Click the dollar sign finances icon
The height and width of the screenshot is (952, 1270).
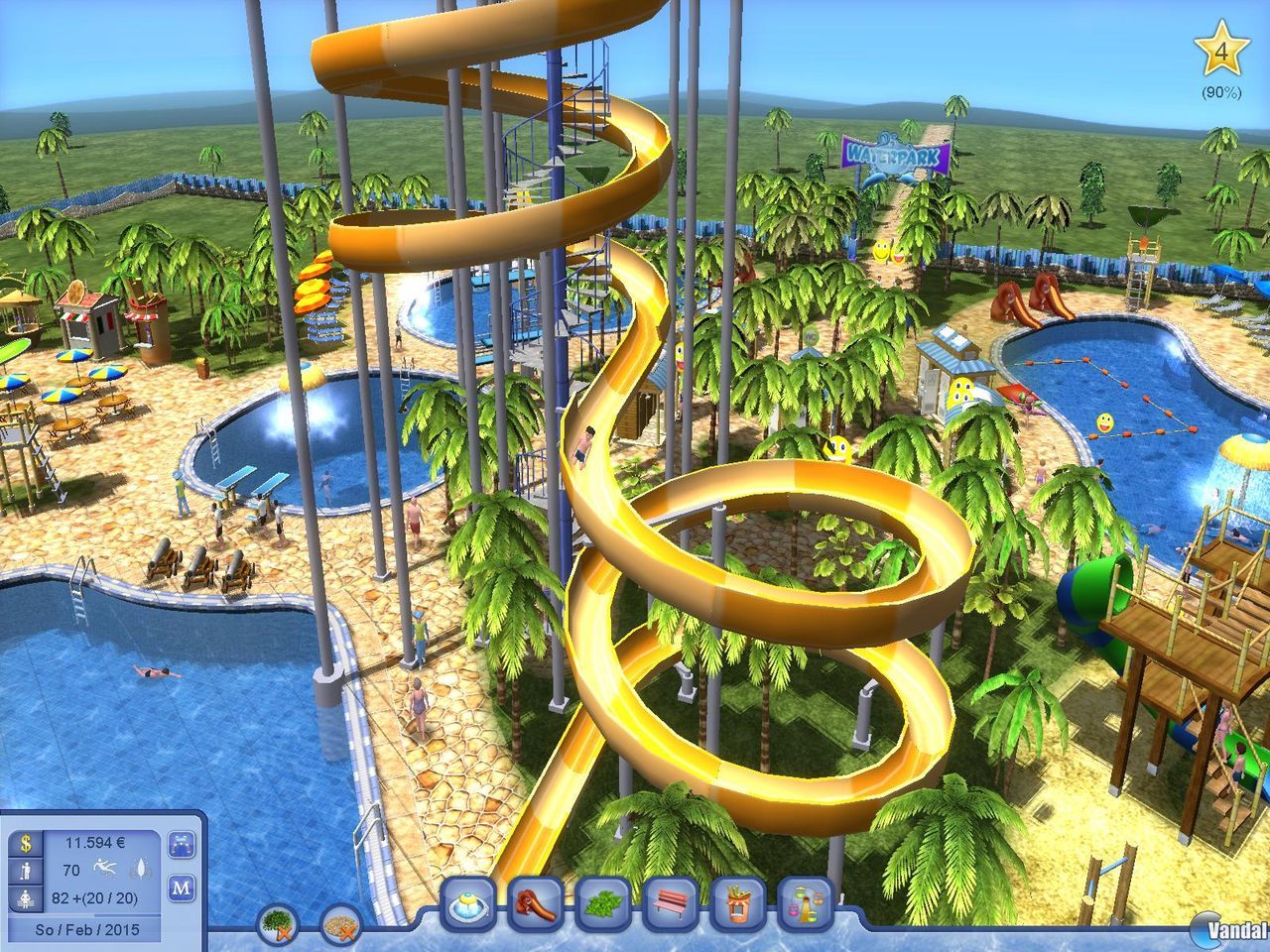(x=25, y=843)
